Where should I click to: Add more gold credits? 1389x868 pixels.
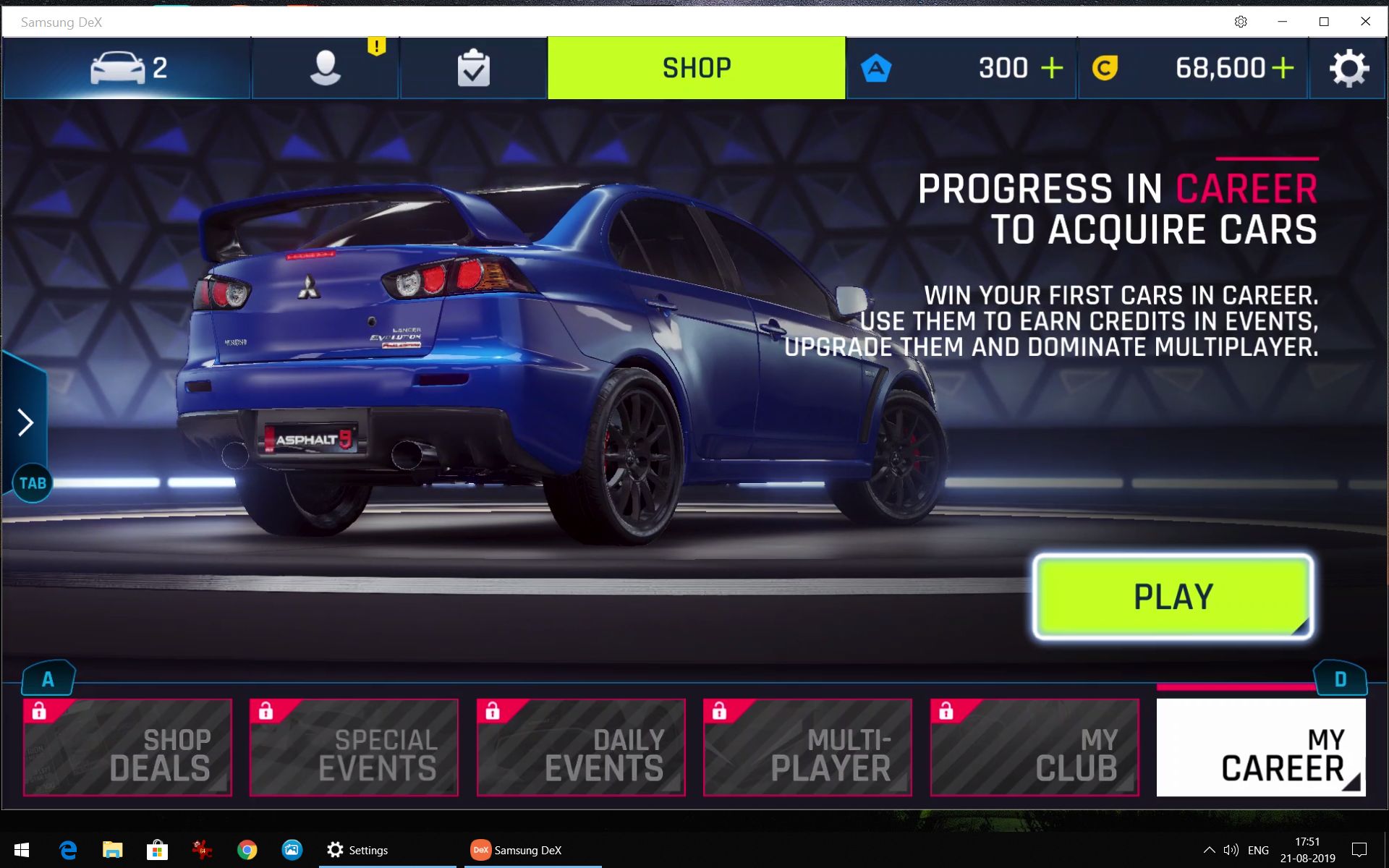tap(1283, 68)
